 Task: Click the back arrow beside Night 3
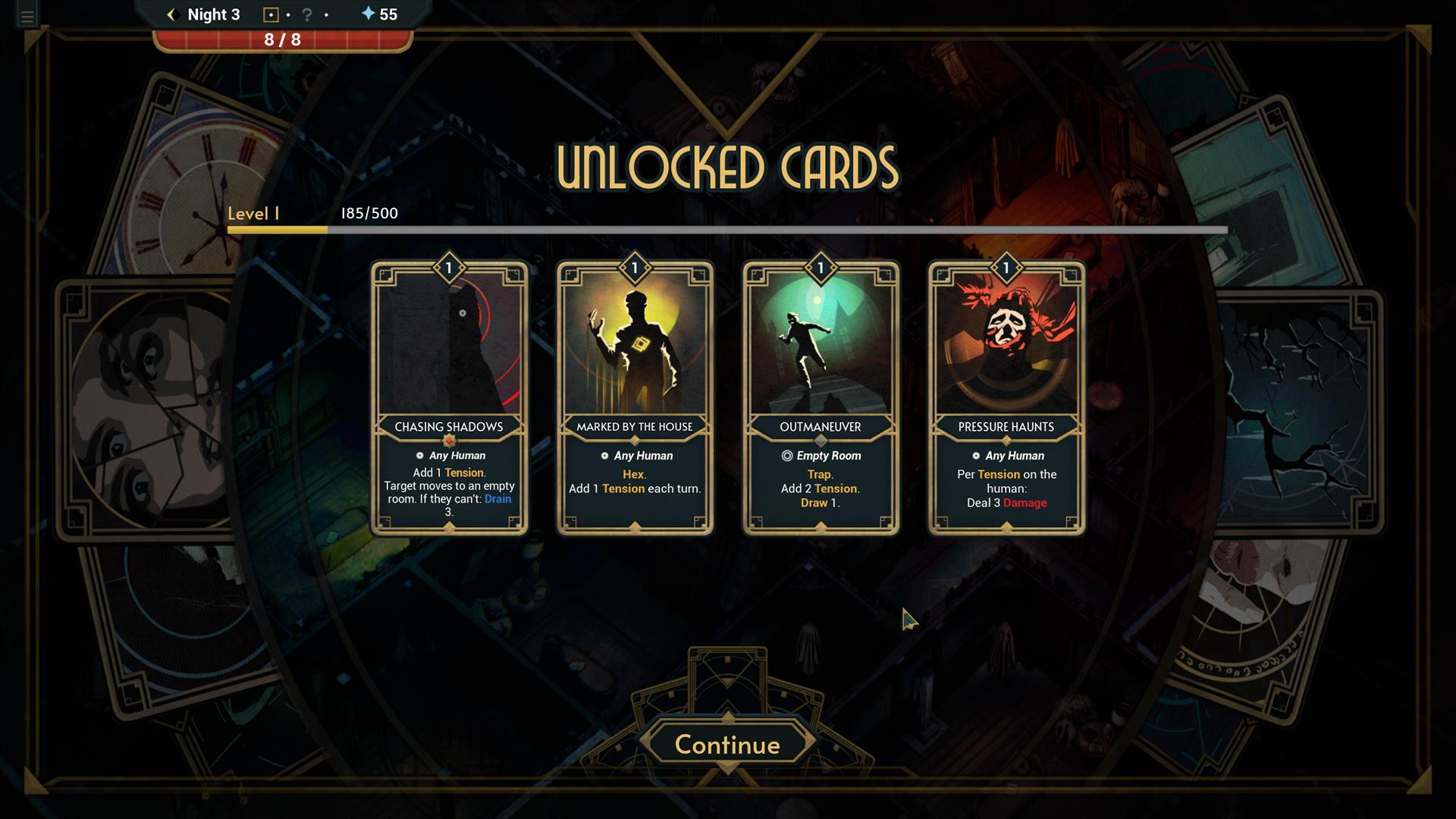click(x=171, y=14)
